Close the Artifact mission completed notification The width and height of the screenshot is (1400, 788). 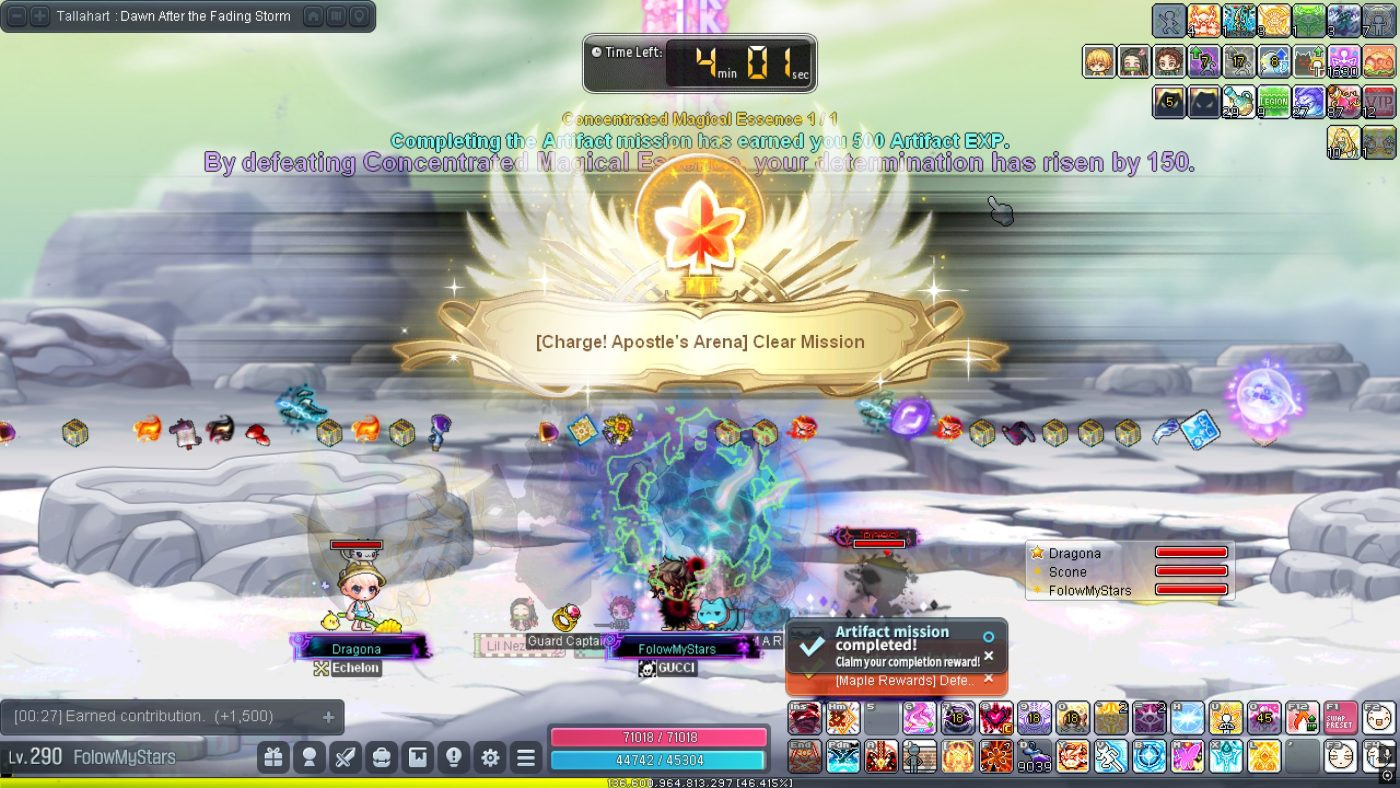pos(988,656)
